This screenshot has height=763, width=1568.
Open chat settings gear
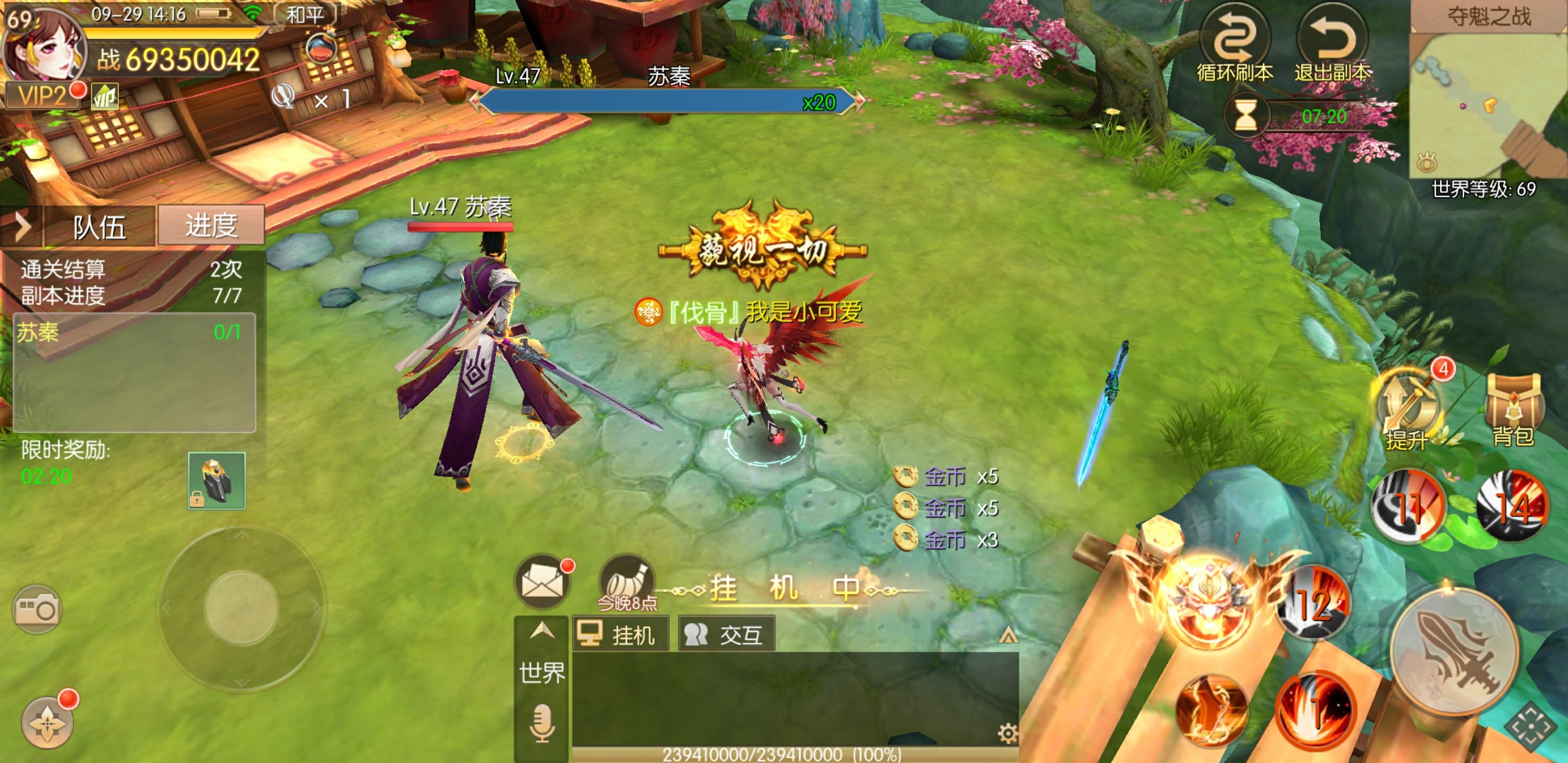1008,733
